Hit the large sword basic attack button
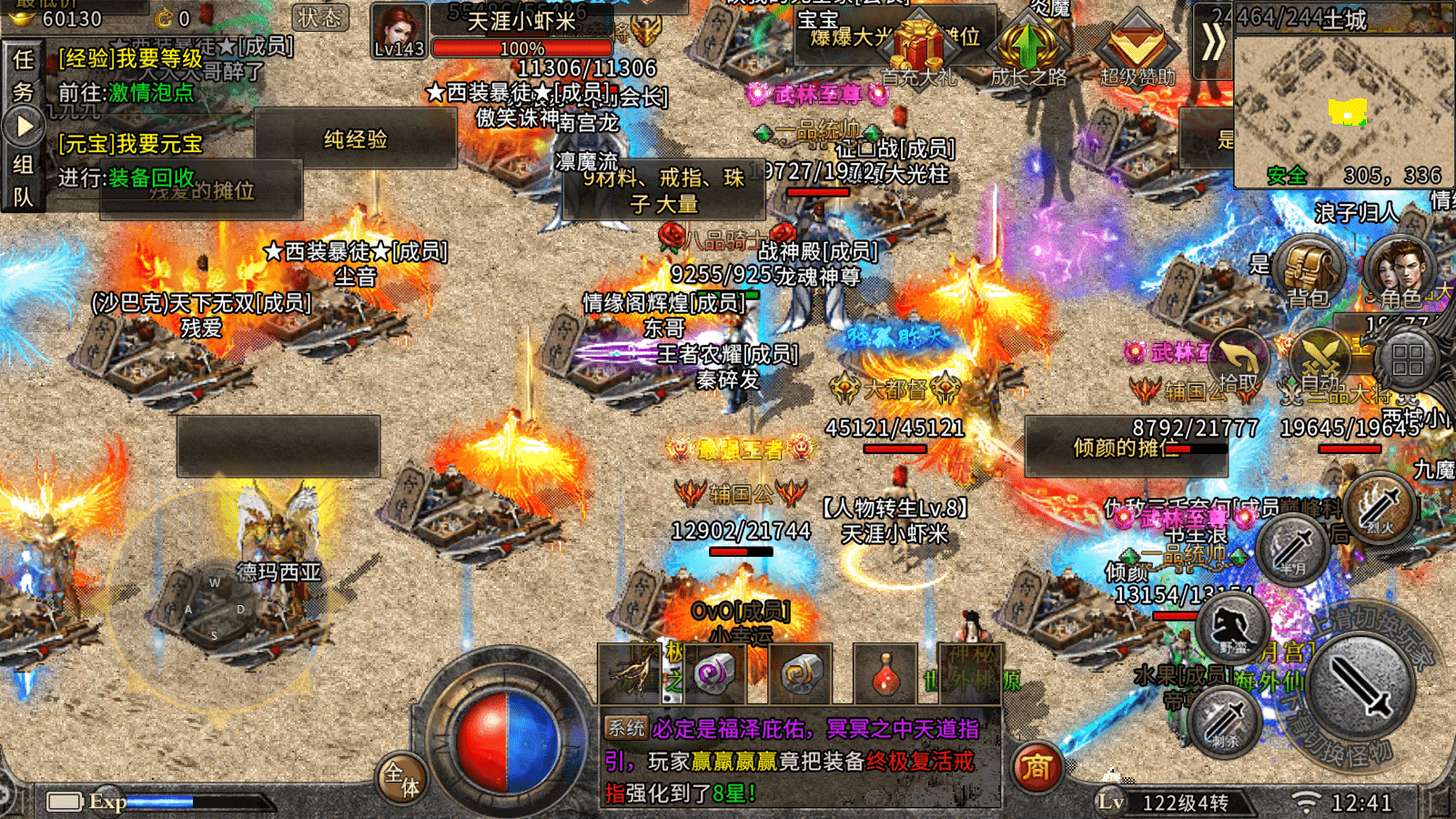The height and width of the screenshot is (819, 1456). (1360, 685)
